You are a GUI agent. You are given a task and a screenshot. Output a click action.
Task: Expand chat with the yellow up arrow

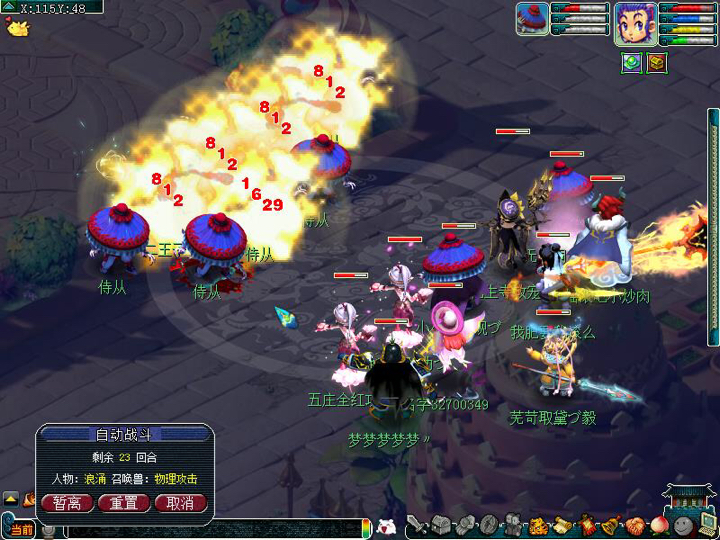coord(10,498)
